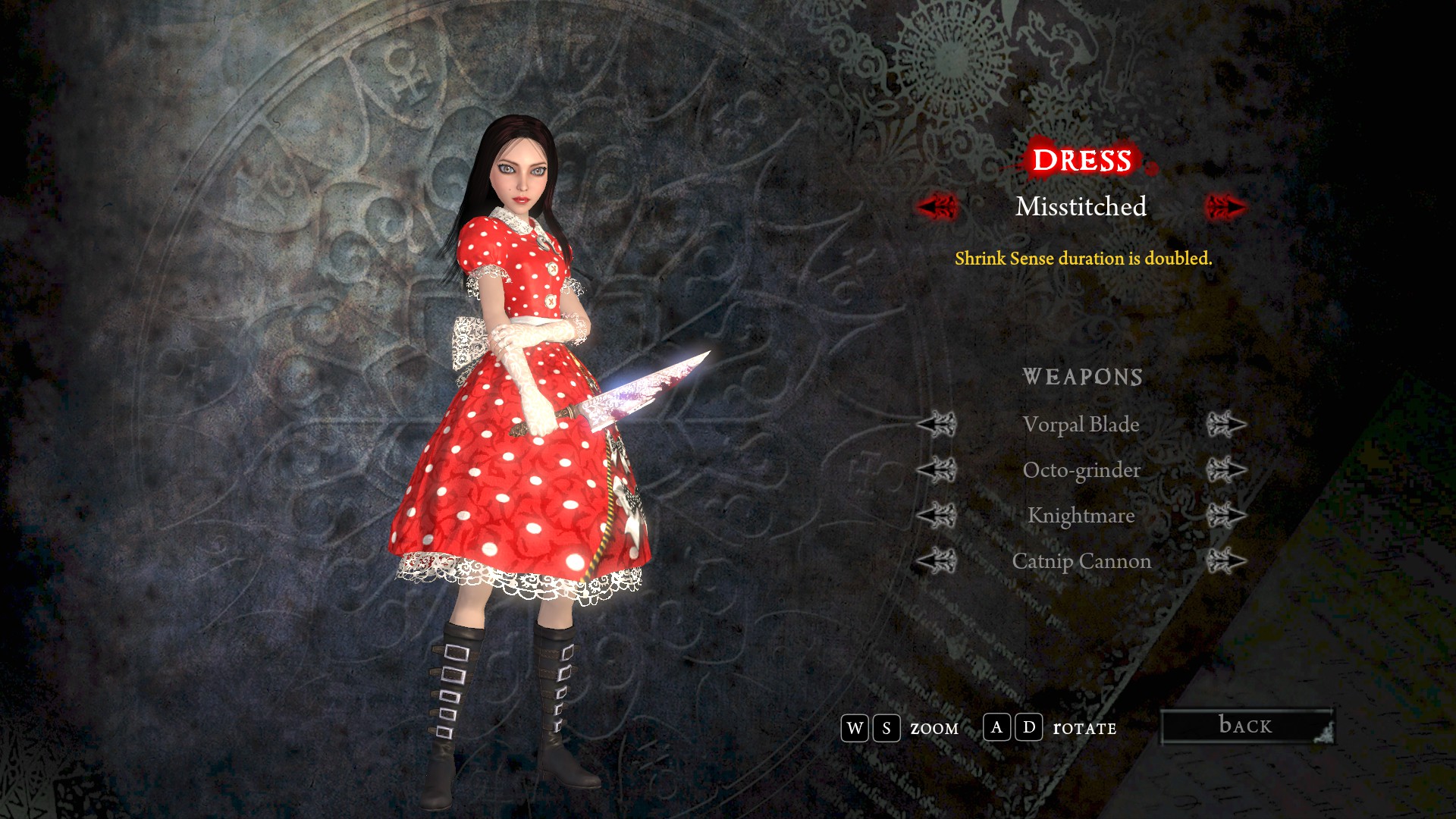Image resolution: width=1456 pixels, height=819 pixels.
Task: Highlight the Catnip Cannon weapon entry
Action: point(1081,561)
